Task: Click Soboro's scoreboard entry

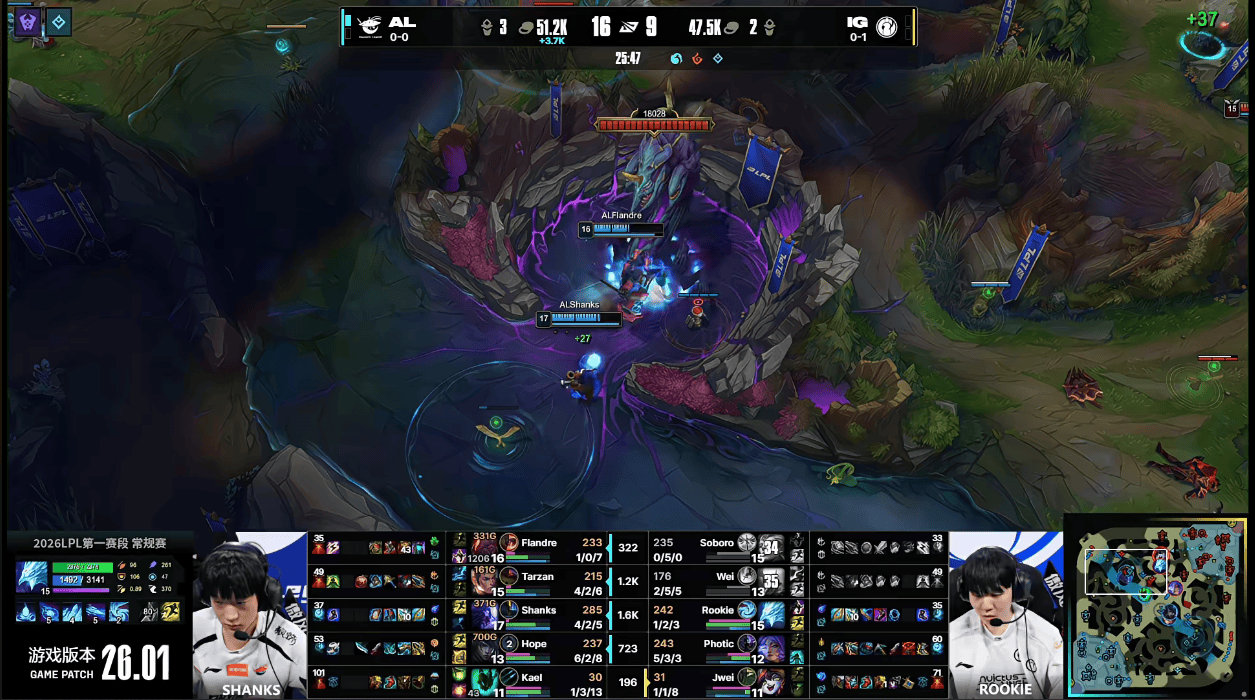Action: pyautogui.click(x=717, y=543)
